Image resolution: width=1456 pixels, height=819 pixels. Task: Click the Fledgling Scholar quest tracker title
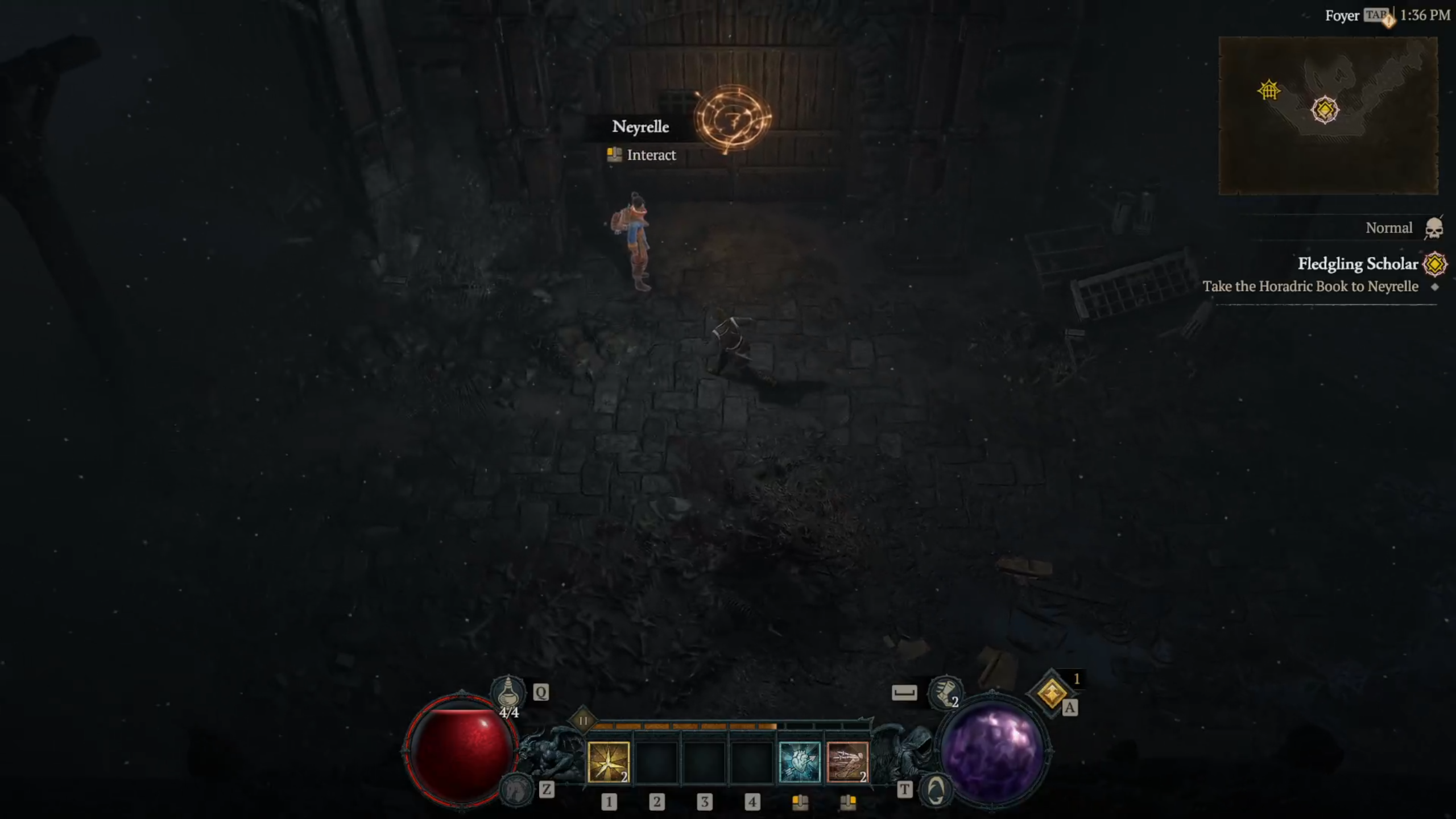[1358, 264]
